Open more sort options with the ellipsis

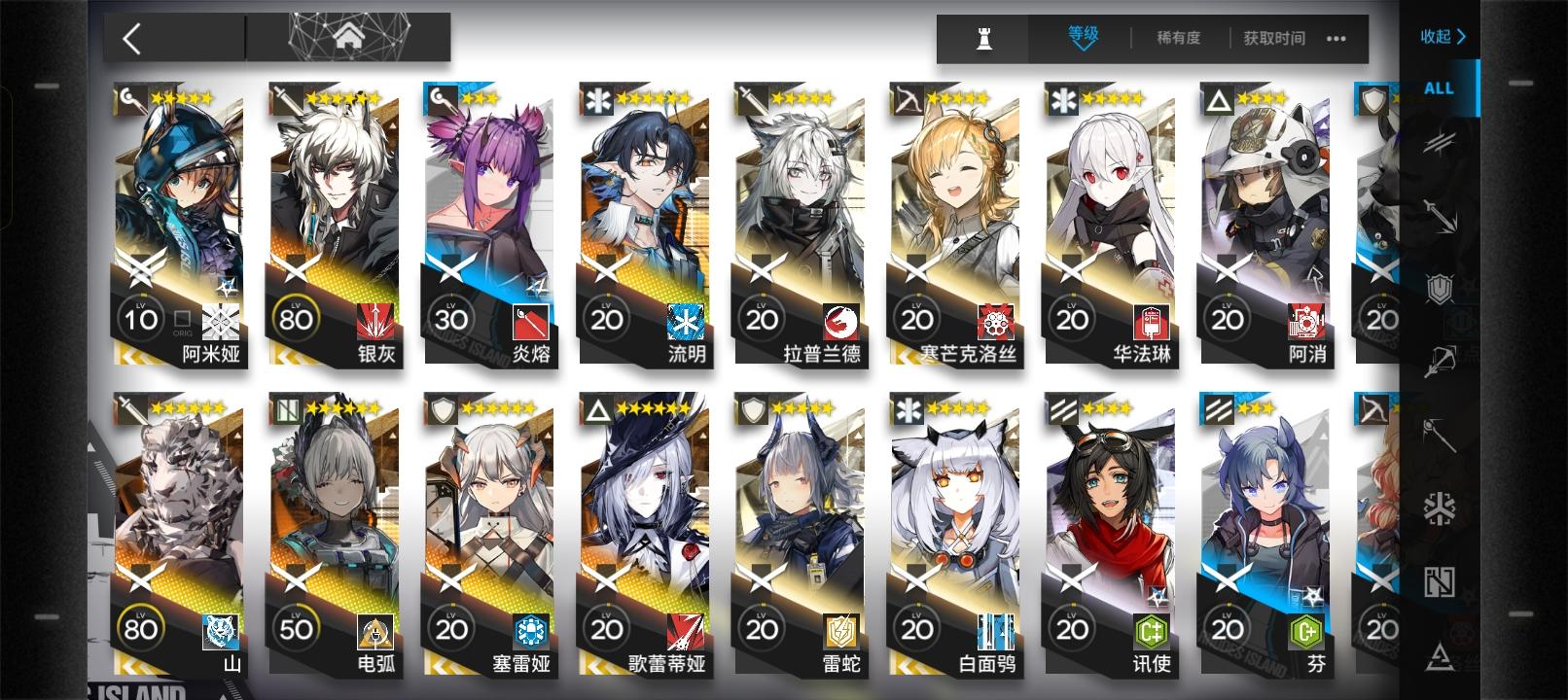click(1336, 40)
